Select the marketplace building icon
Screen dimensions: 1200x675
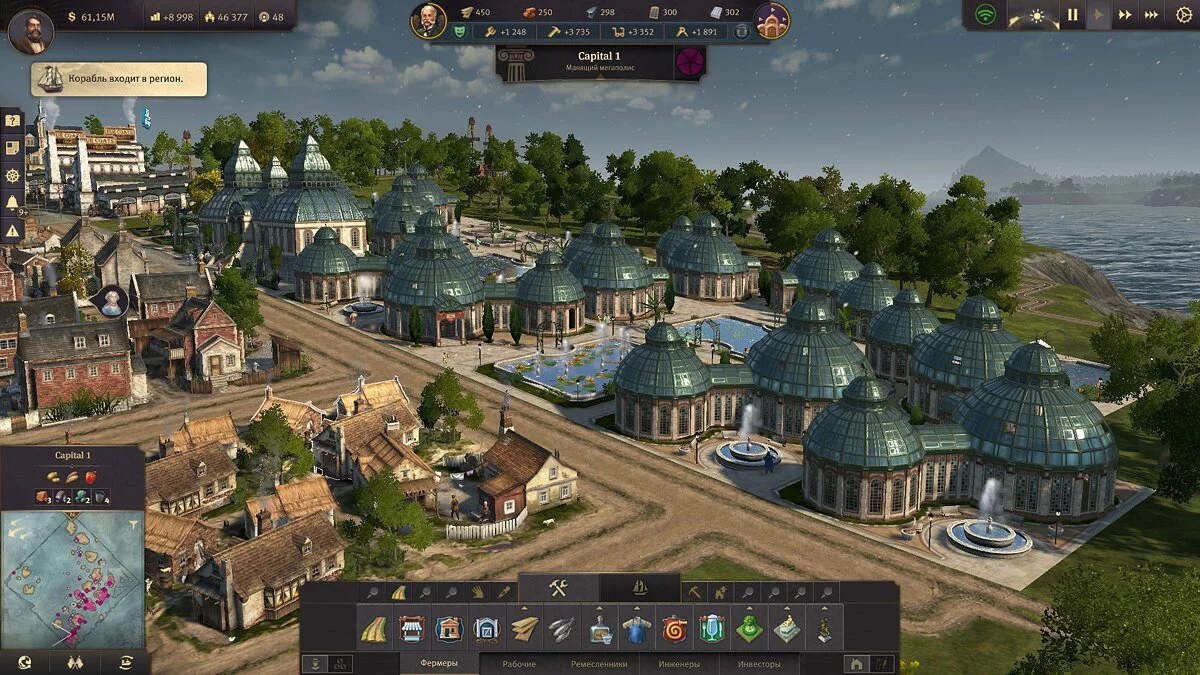[411, 629]
